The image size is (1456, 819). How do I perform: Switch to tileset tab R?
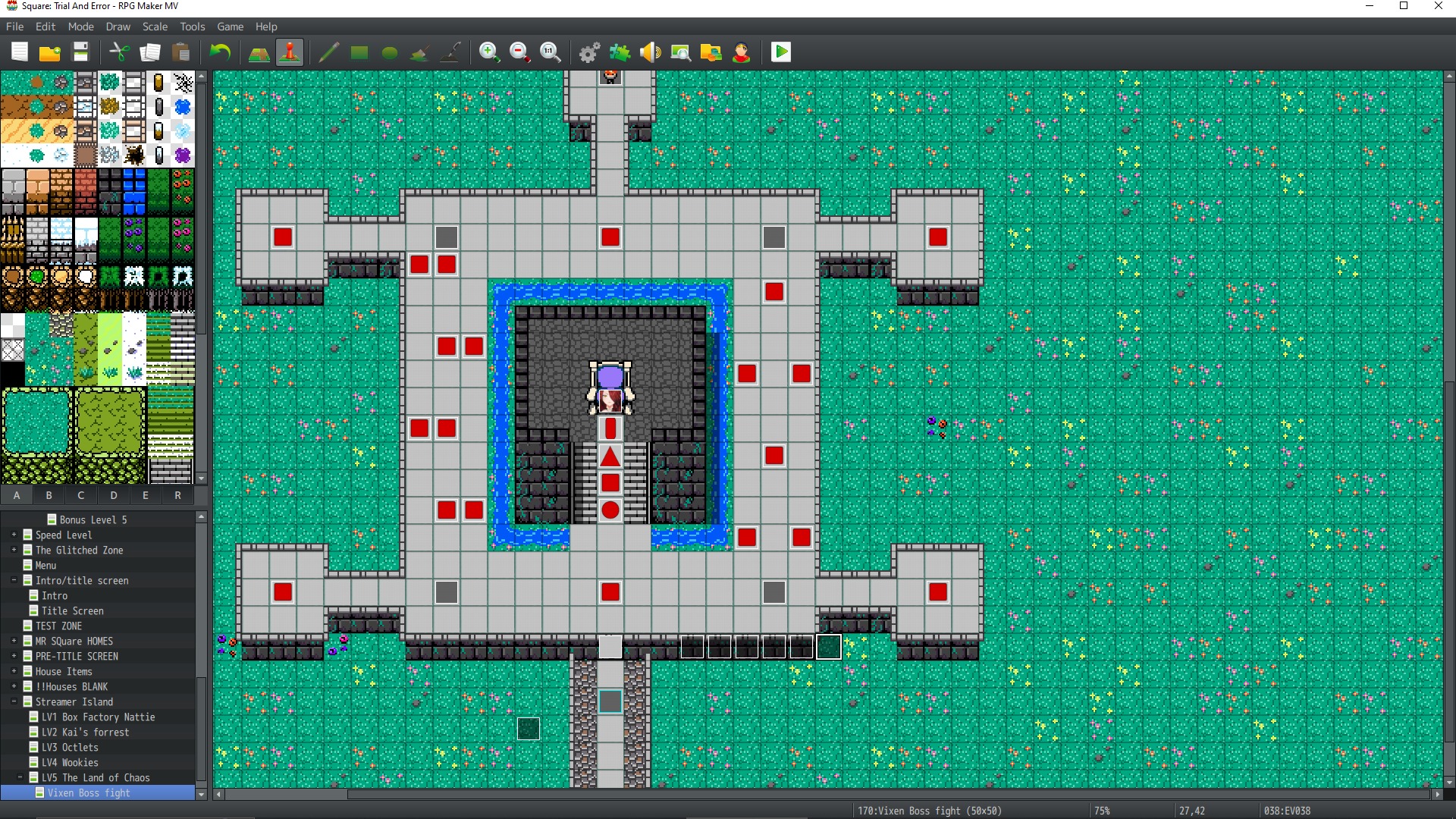[x=177, y=495]
